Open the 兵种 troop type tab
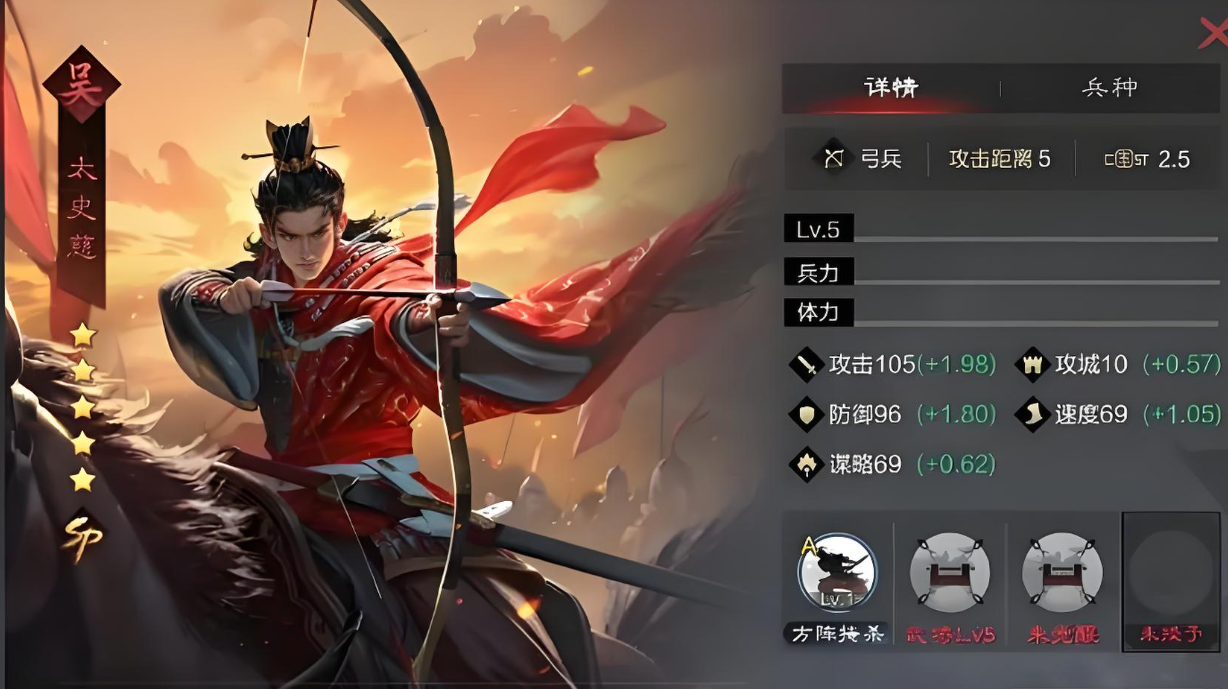 tap(1109, 88)
